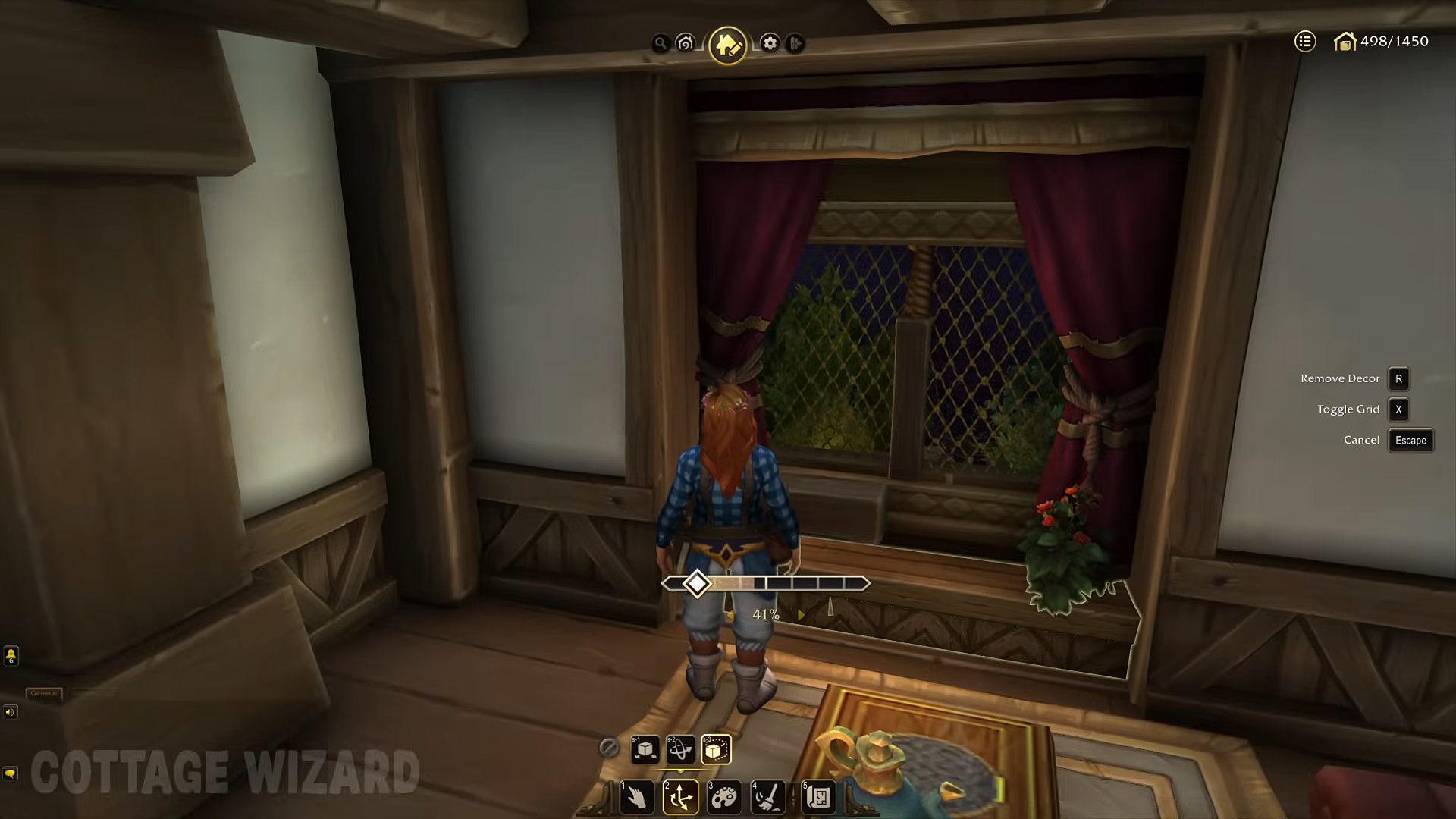Open the friends list icon
This screenshot has height=819, width=1456.
pyautogui.click(x=11, y=656)
